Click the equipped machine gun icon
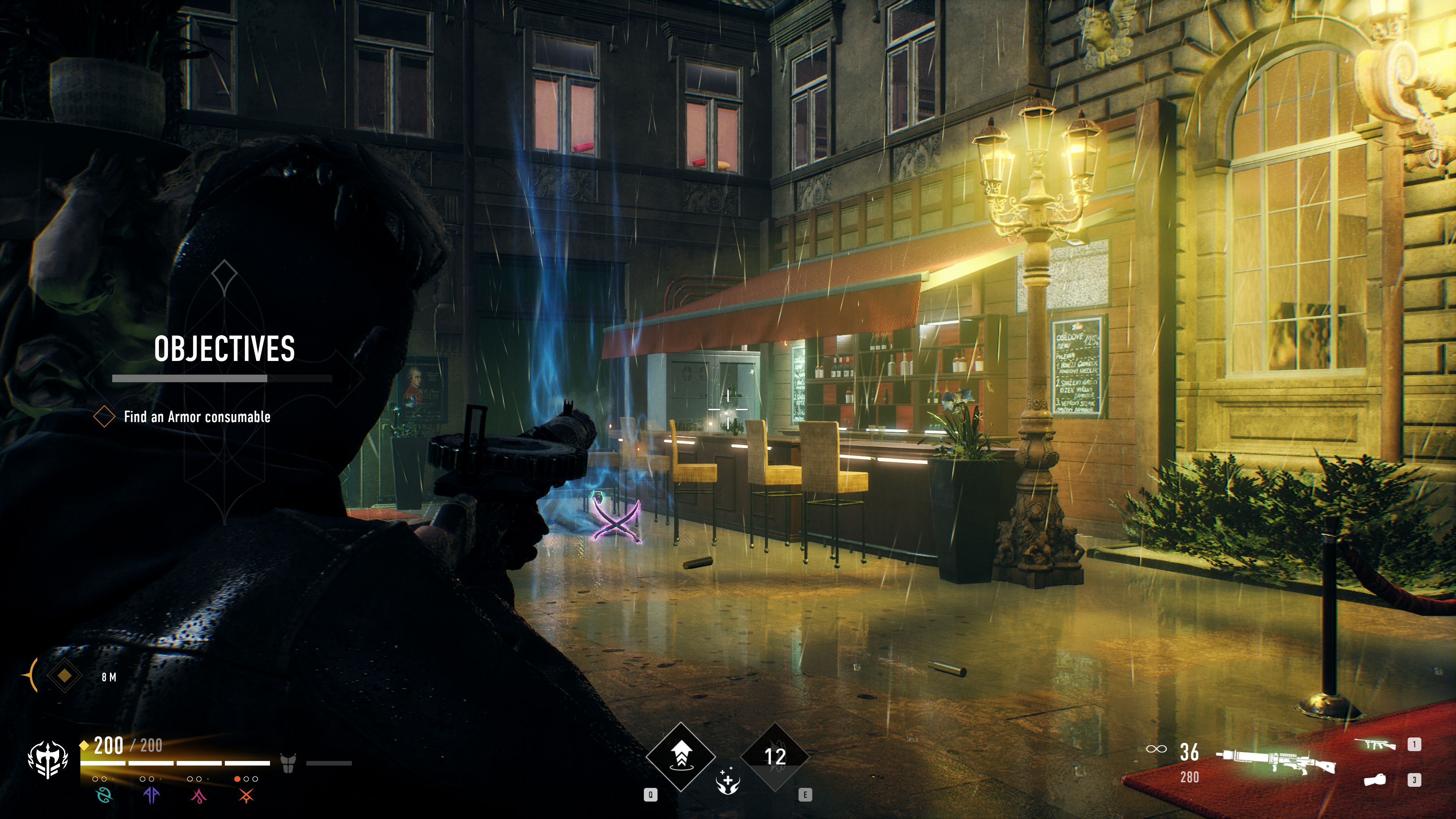This screenshot has width=1456, height=819. [1276, 760]
